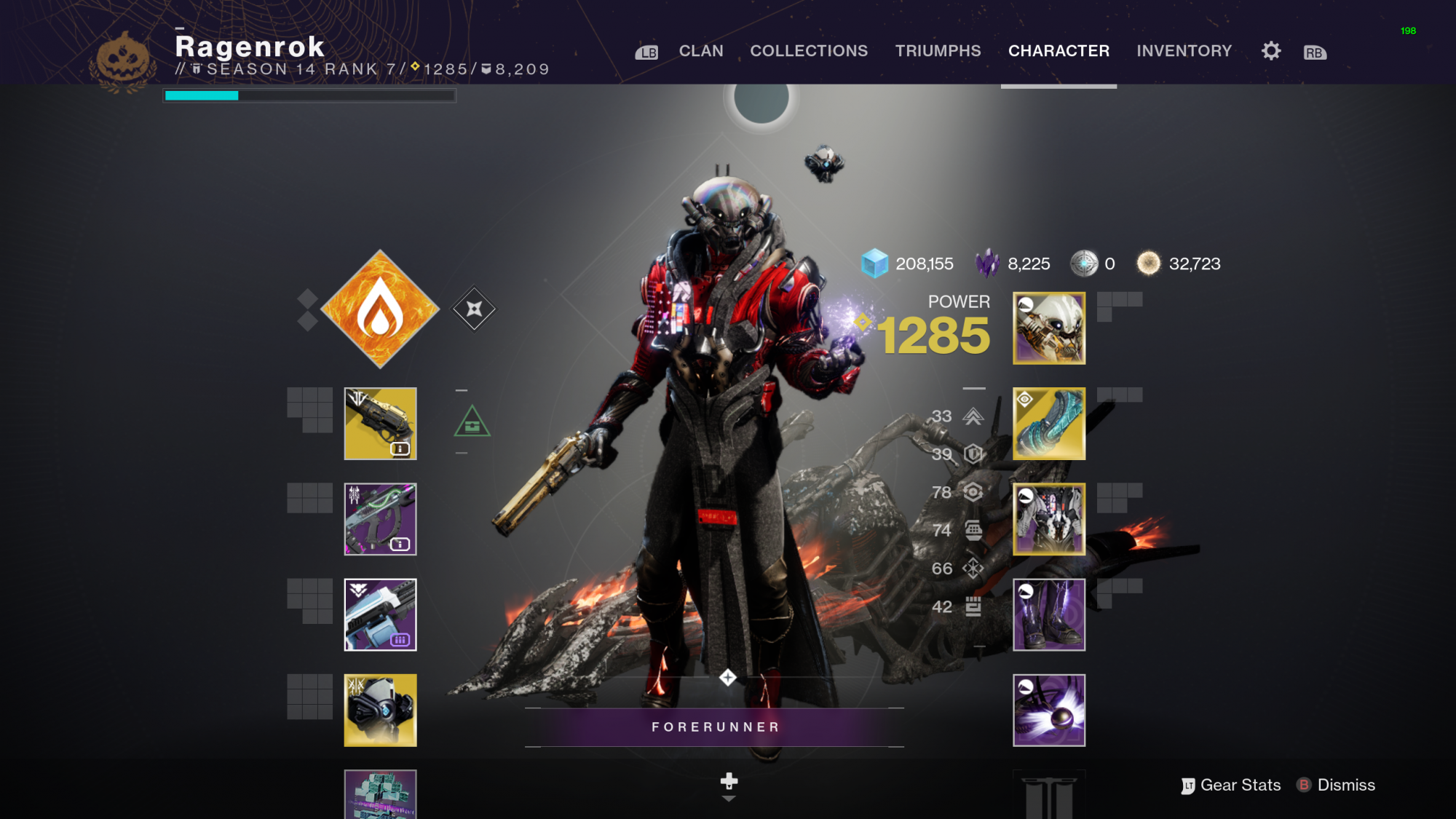Open the purple leg armor slot
Viewport: 1456px width, 819px height.
1048,614
